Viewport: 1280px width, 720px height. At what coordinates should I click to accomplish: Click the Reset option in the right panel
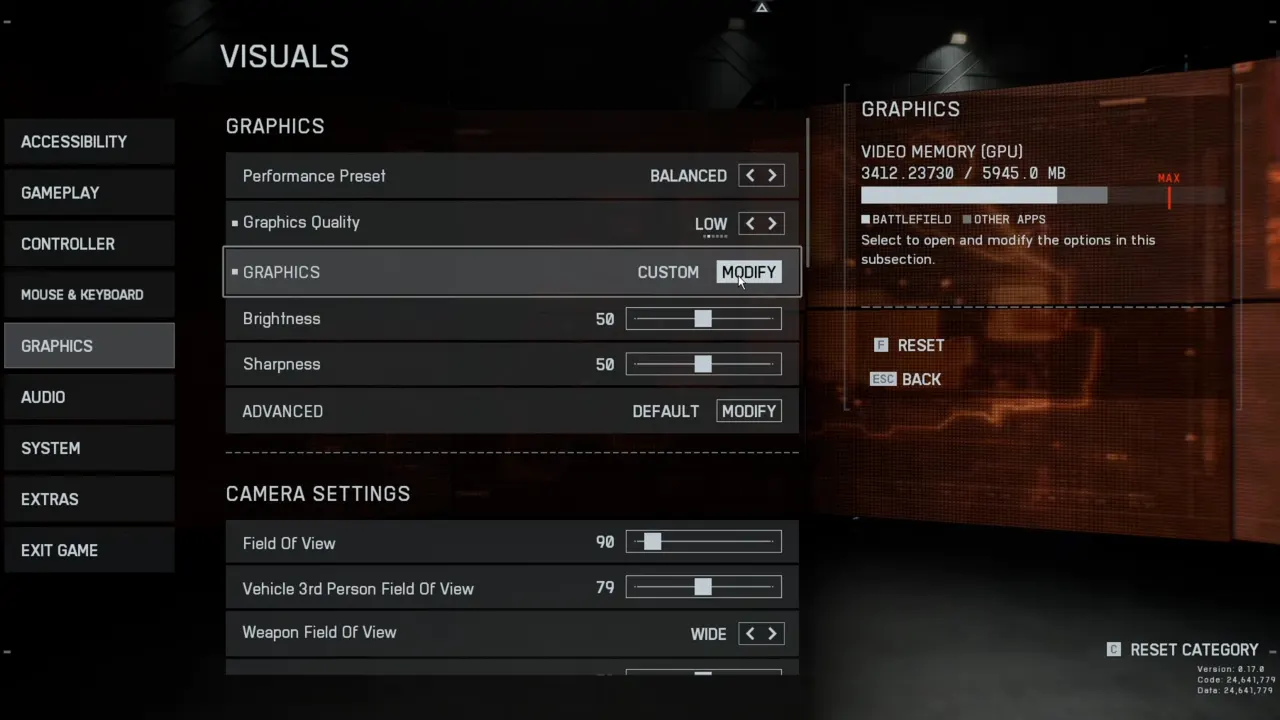click(909, 345)
